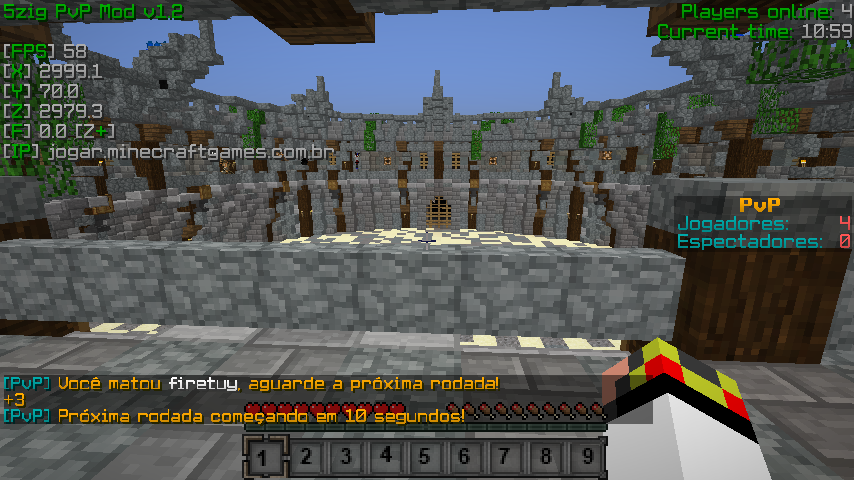This screenshot has height=480, width=854.
Task: Choose hotbar slot labeled 2
Action: pos(304,458)
